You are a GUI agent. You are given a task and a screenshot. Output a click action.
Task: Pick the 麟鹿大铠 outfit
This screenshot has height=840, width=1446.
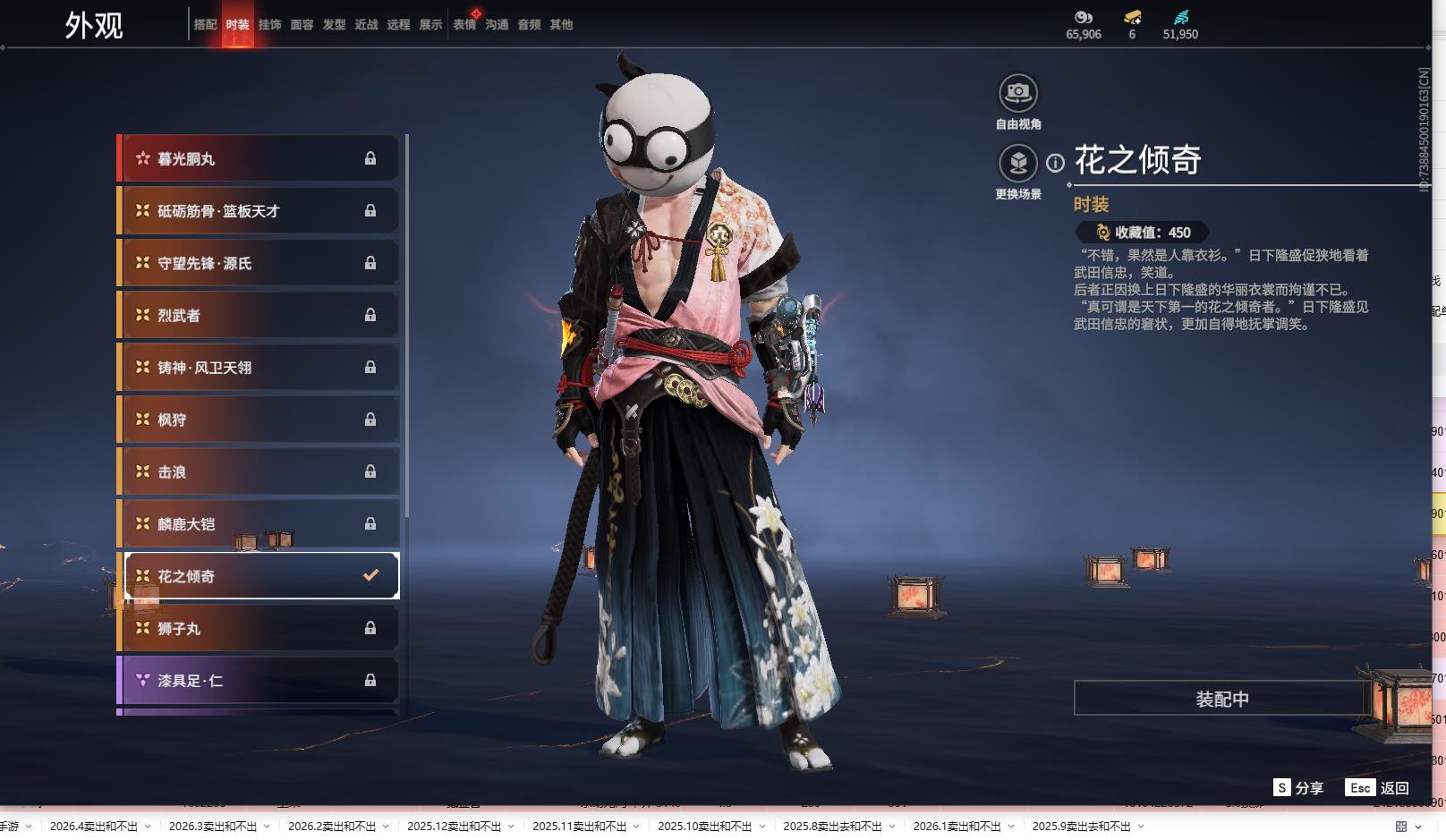click(258, 524)
